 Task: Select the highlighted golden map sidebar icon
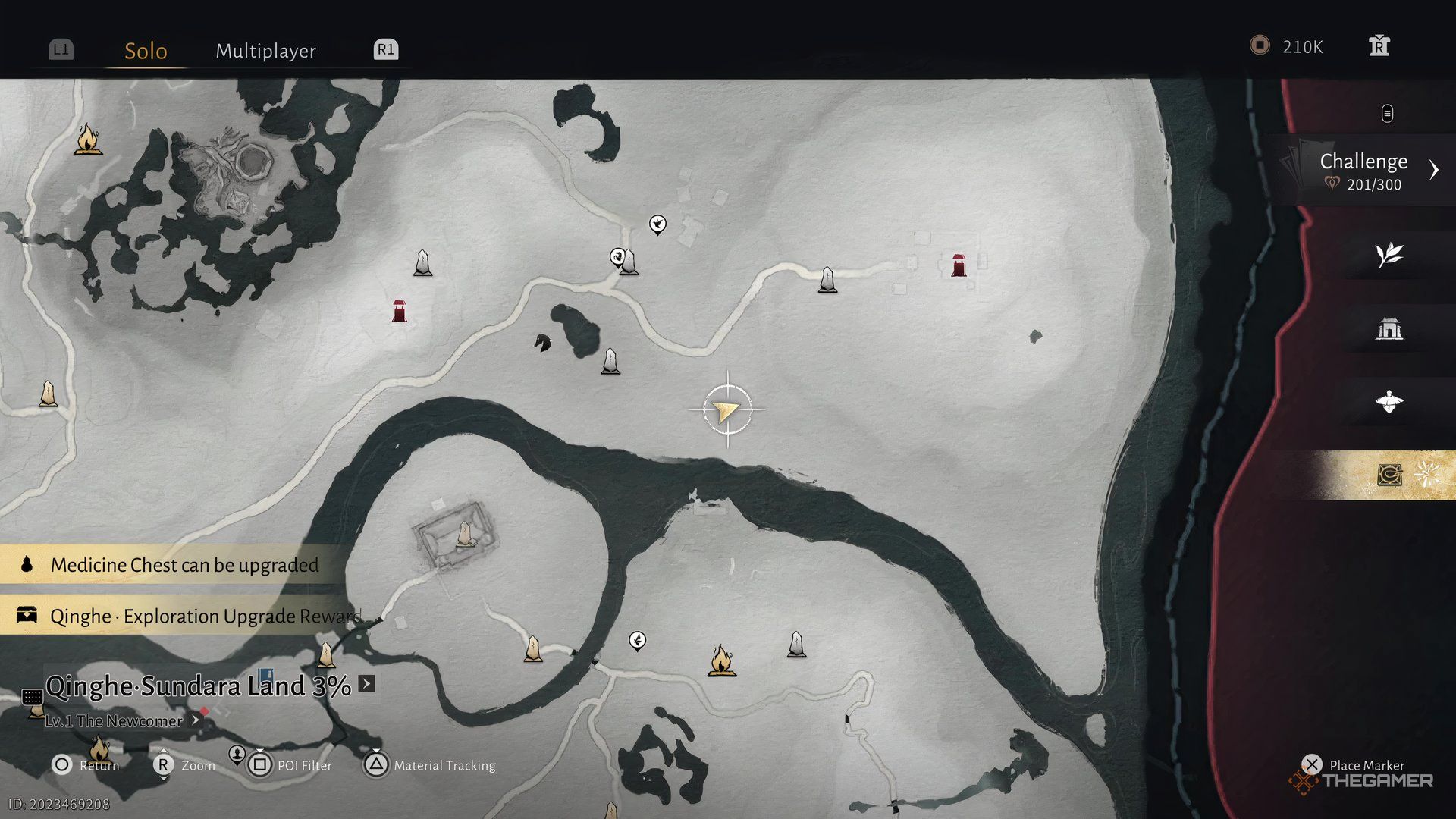1389,475
